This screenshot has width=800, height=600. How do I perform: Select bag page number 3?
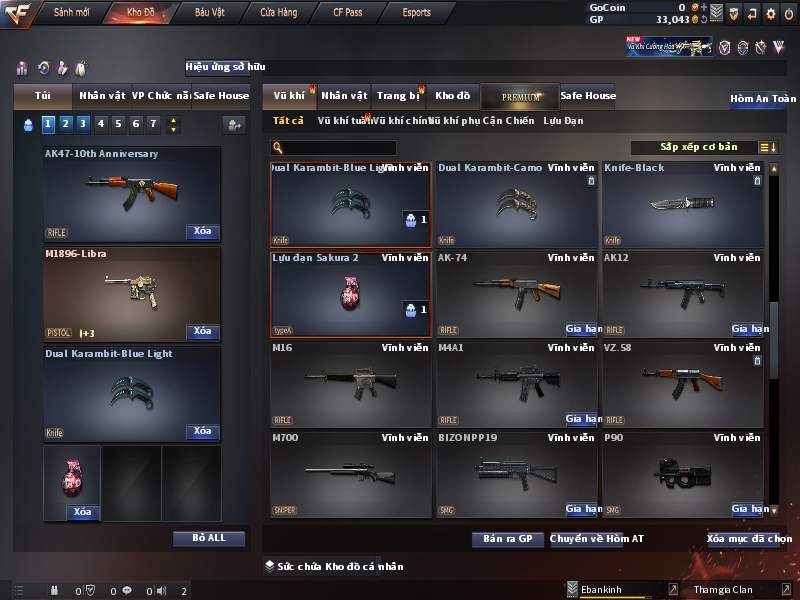pos(83,124)
